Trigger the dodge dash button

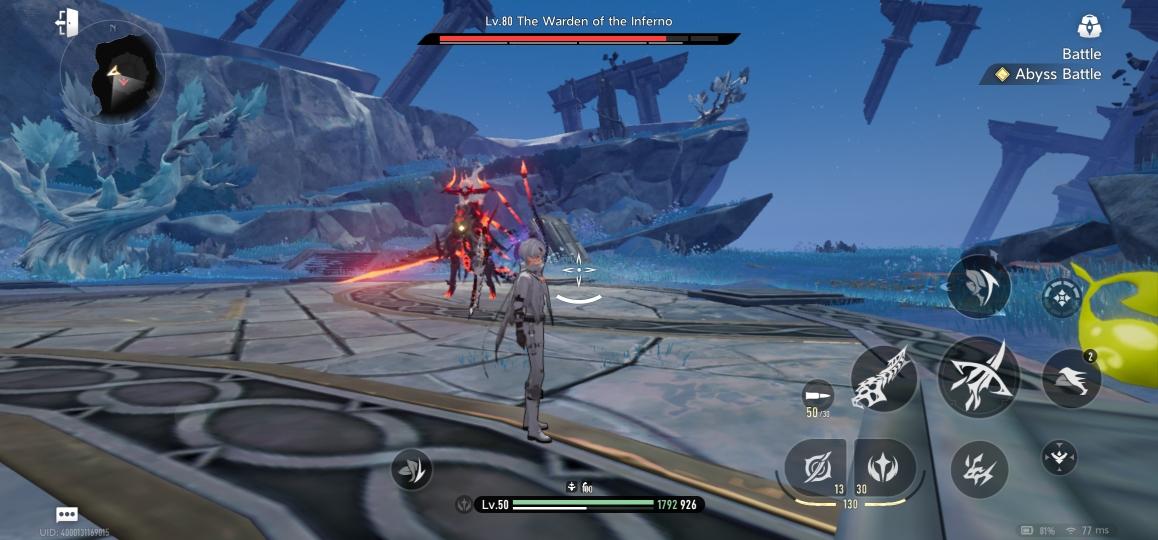tap(979, 469)
